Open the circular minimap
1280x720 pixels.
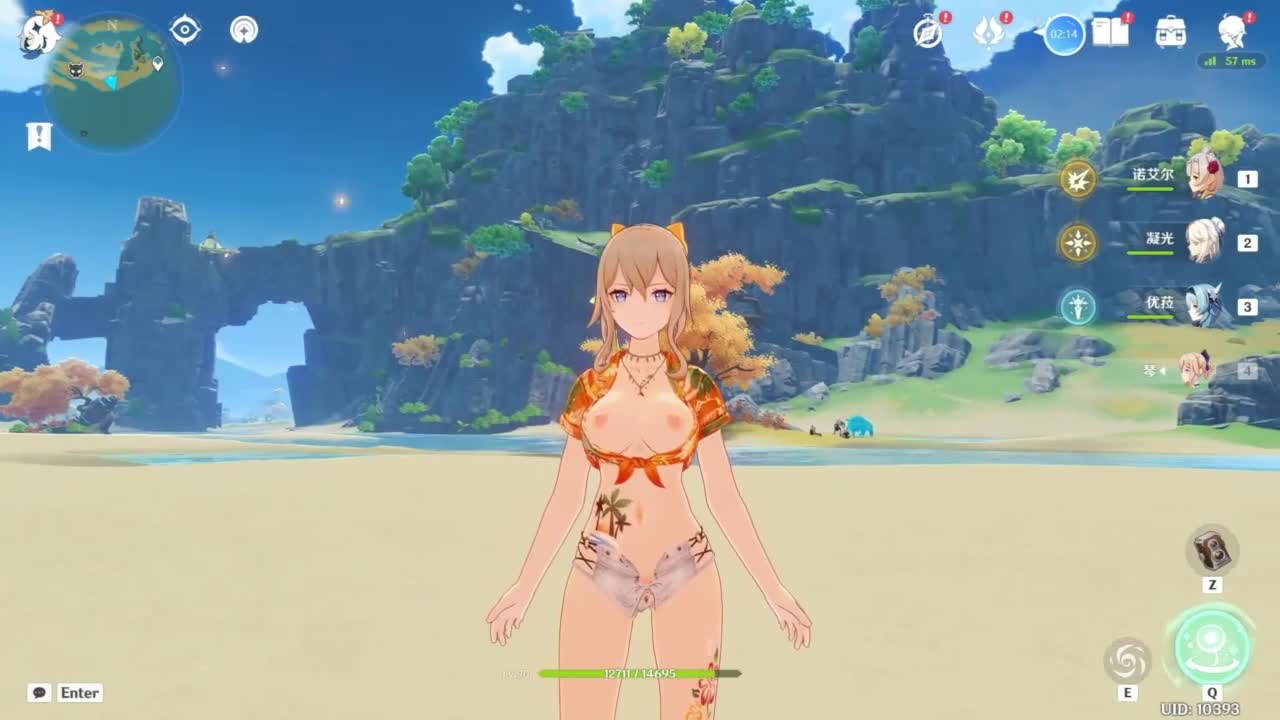tap(113, 82)
